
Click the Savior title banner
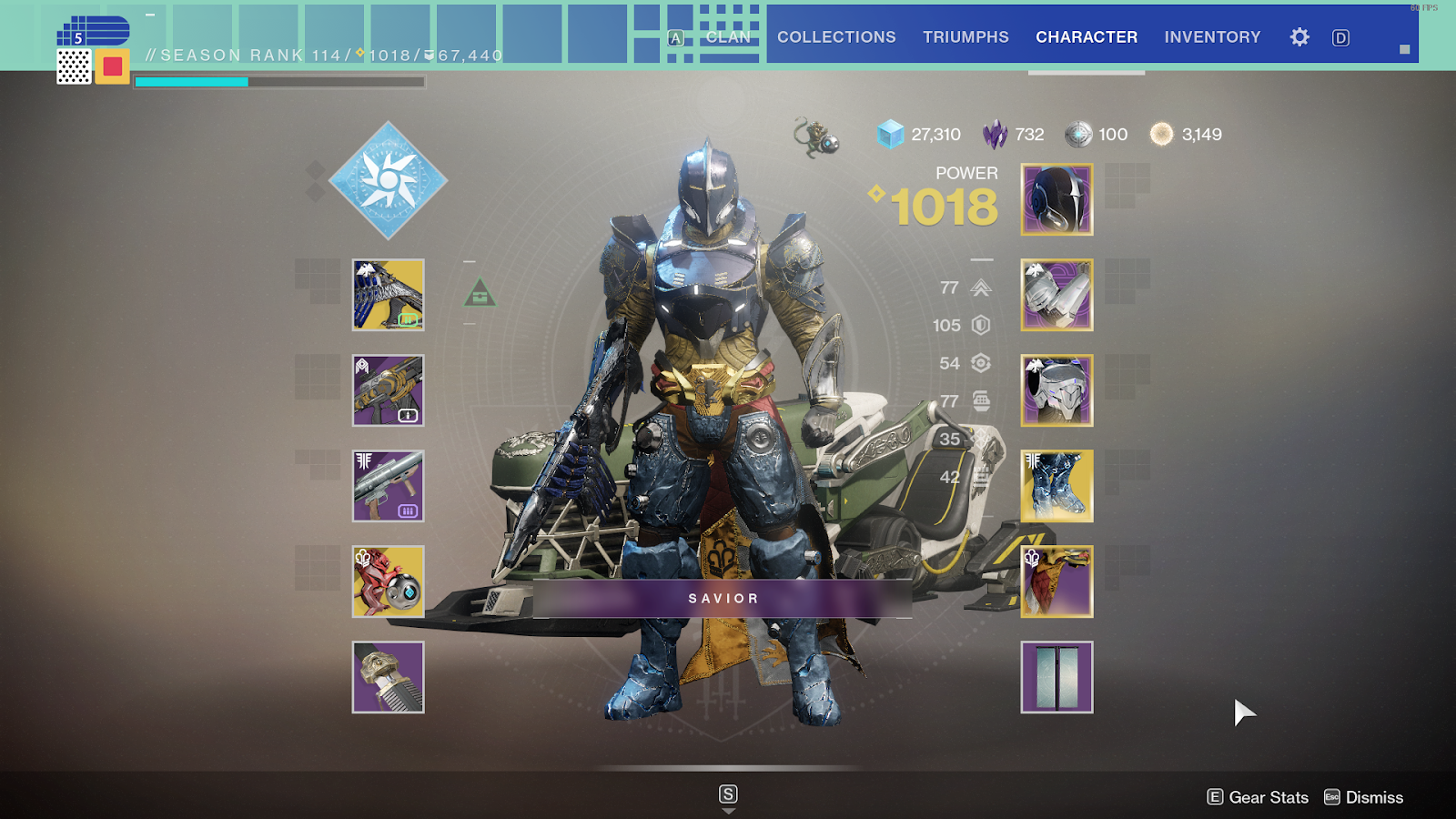[723, 599]
